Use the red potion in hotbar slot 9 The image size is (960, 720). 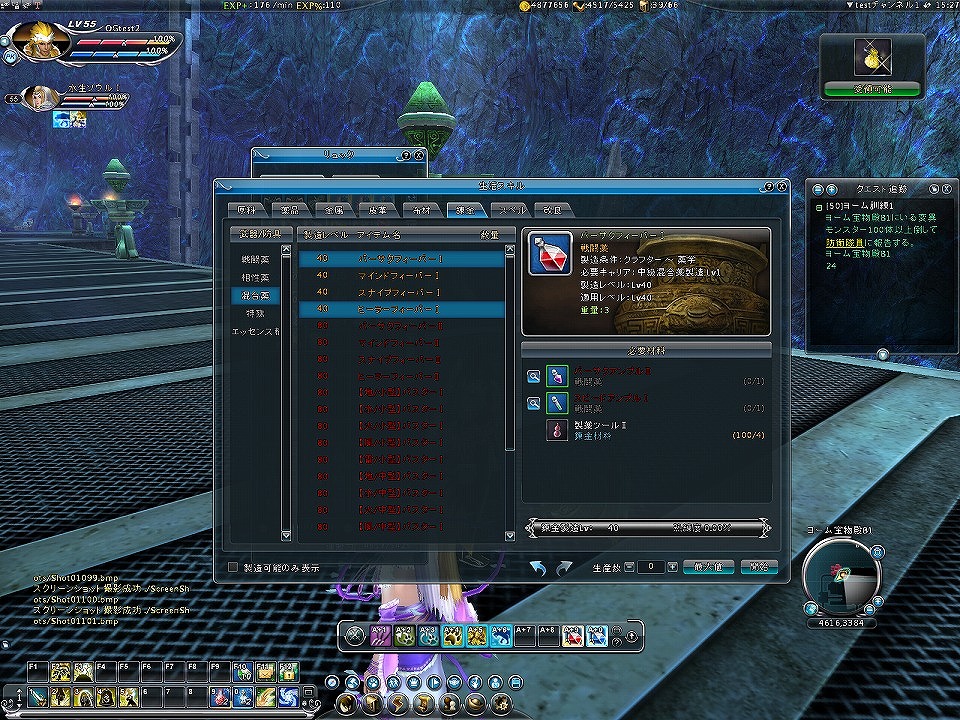[221, 696]
